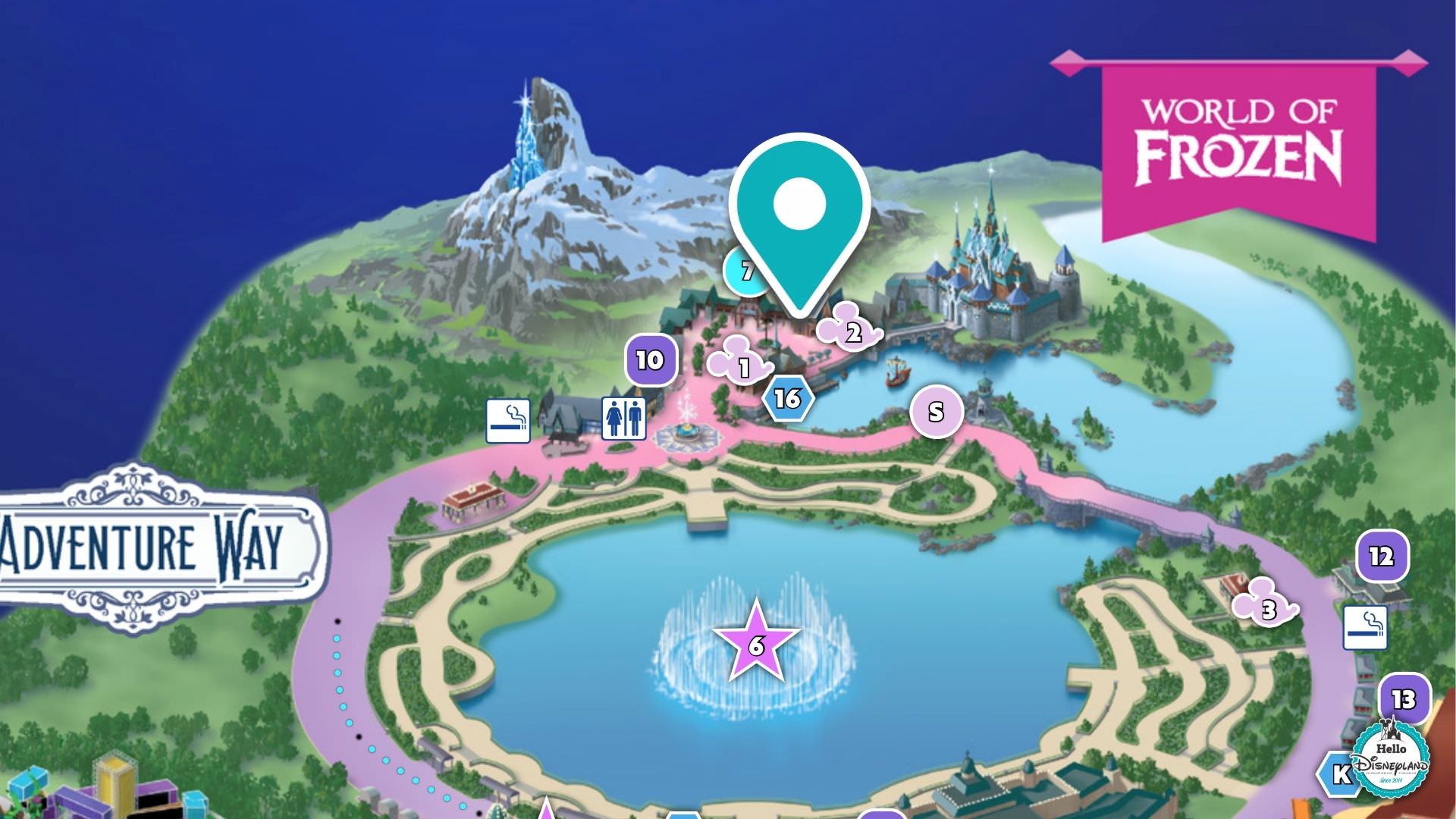Screen dimensions: 1456x819
Task: Select the smoking area icon beside the restrooms
Action: pos(507,421)
